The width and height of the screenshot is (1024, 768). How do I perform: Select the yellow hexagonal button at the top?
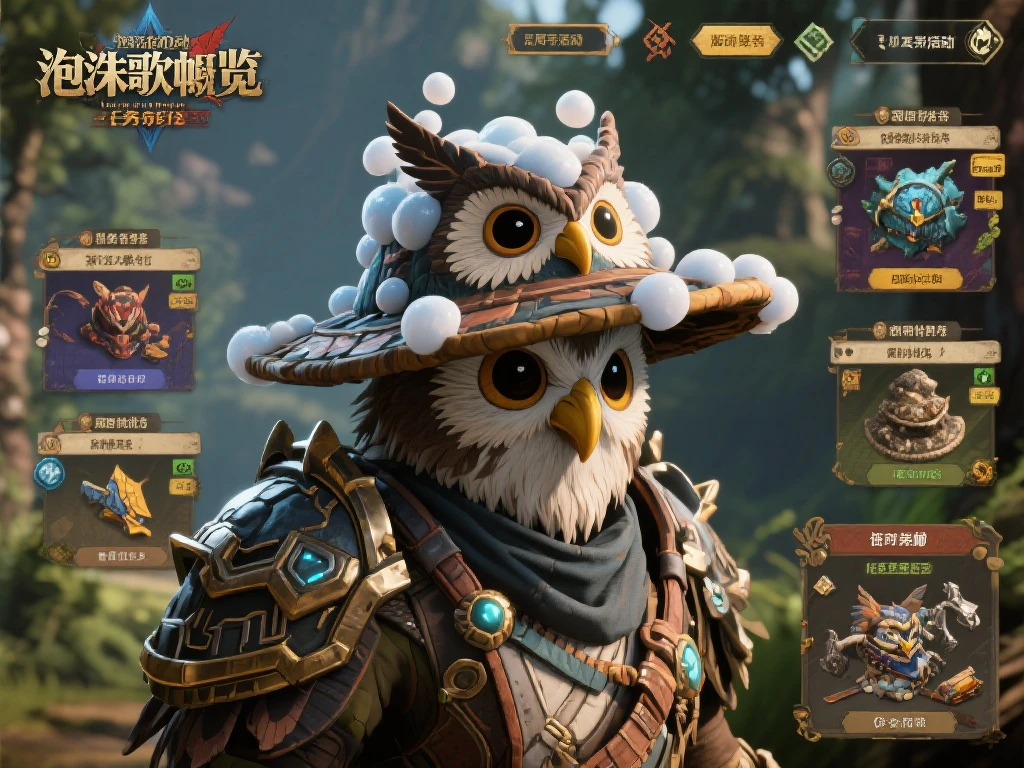pos(737,40)
